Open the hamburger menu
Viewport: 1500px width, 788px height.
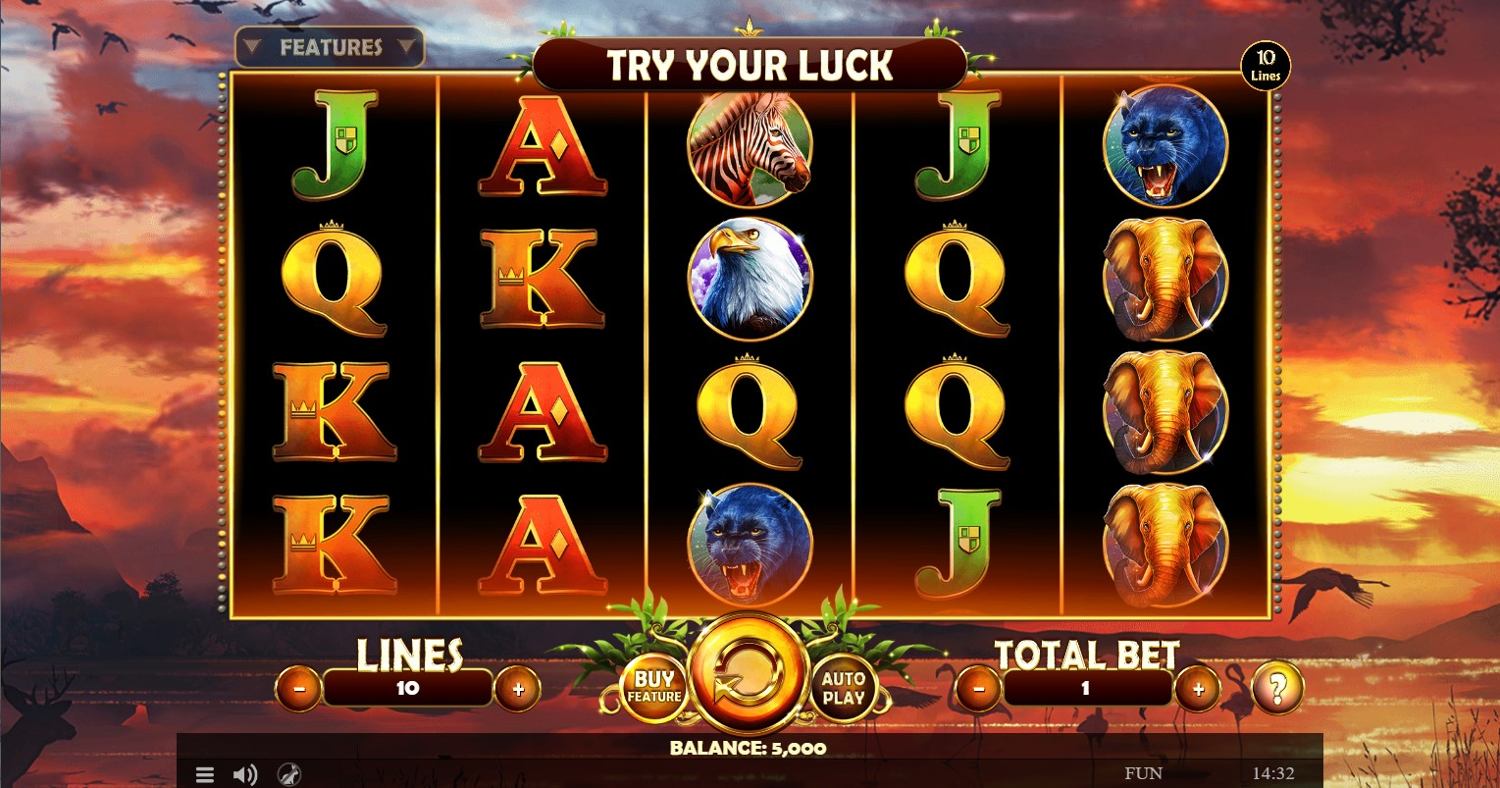[204, 774]
